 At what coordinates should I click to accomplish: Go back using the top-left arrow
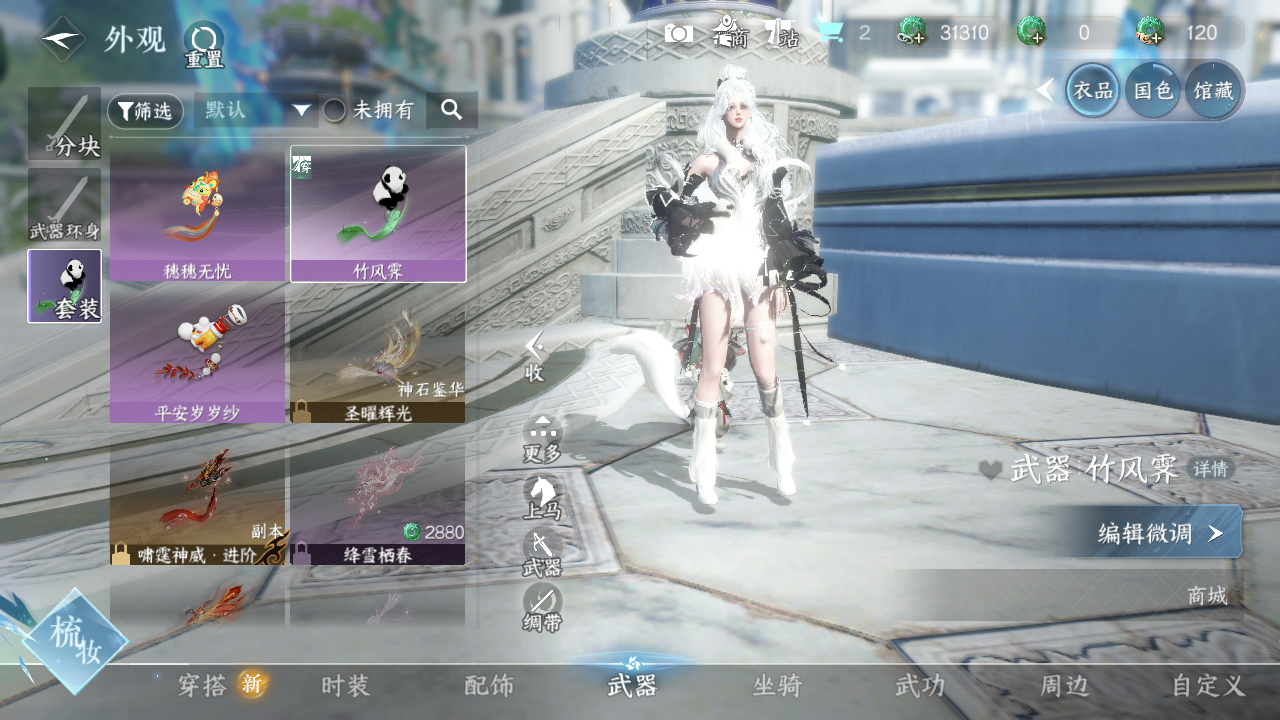pos(62,40)
